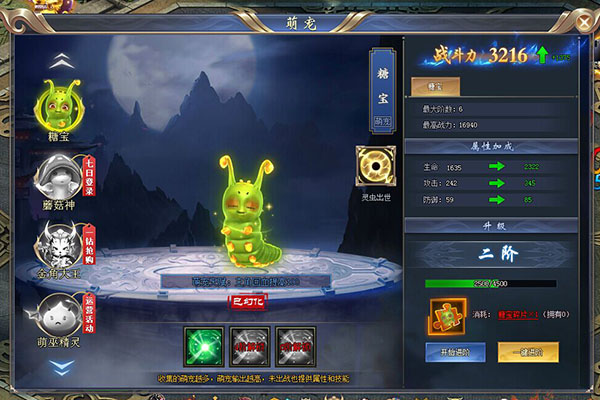Pick the 萌巫精灵 pet portrait
This screenshot has width=600, height=400.
pos(59,314)
